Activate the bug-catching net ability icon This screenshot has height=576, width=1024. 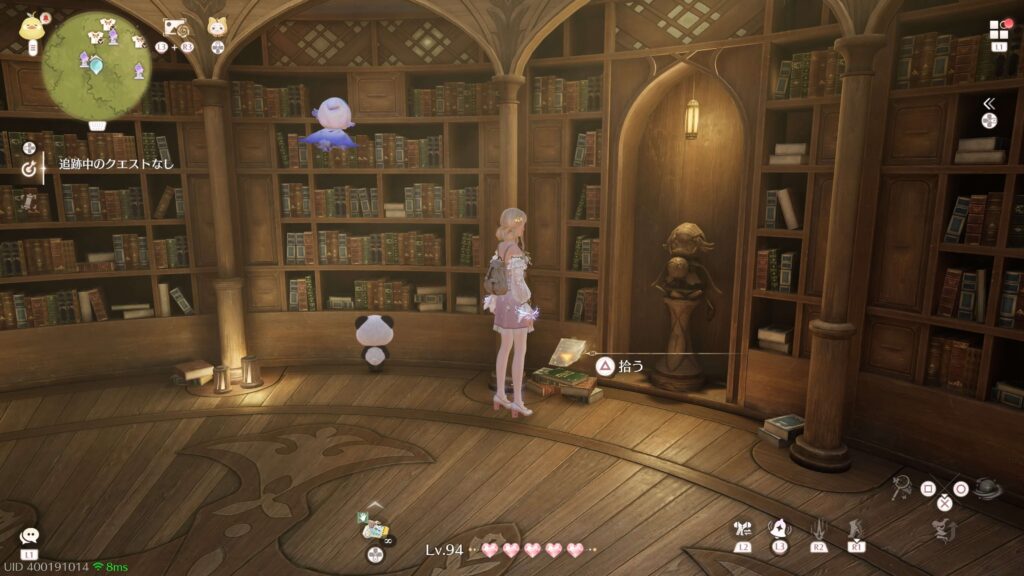pyautogui.click(x=900, y=488)
